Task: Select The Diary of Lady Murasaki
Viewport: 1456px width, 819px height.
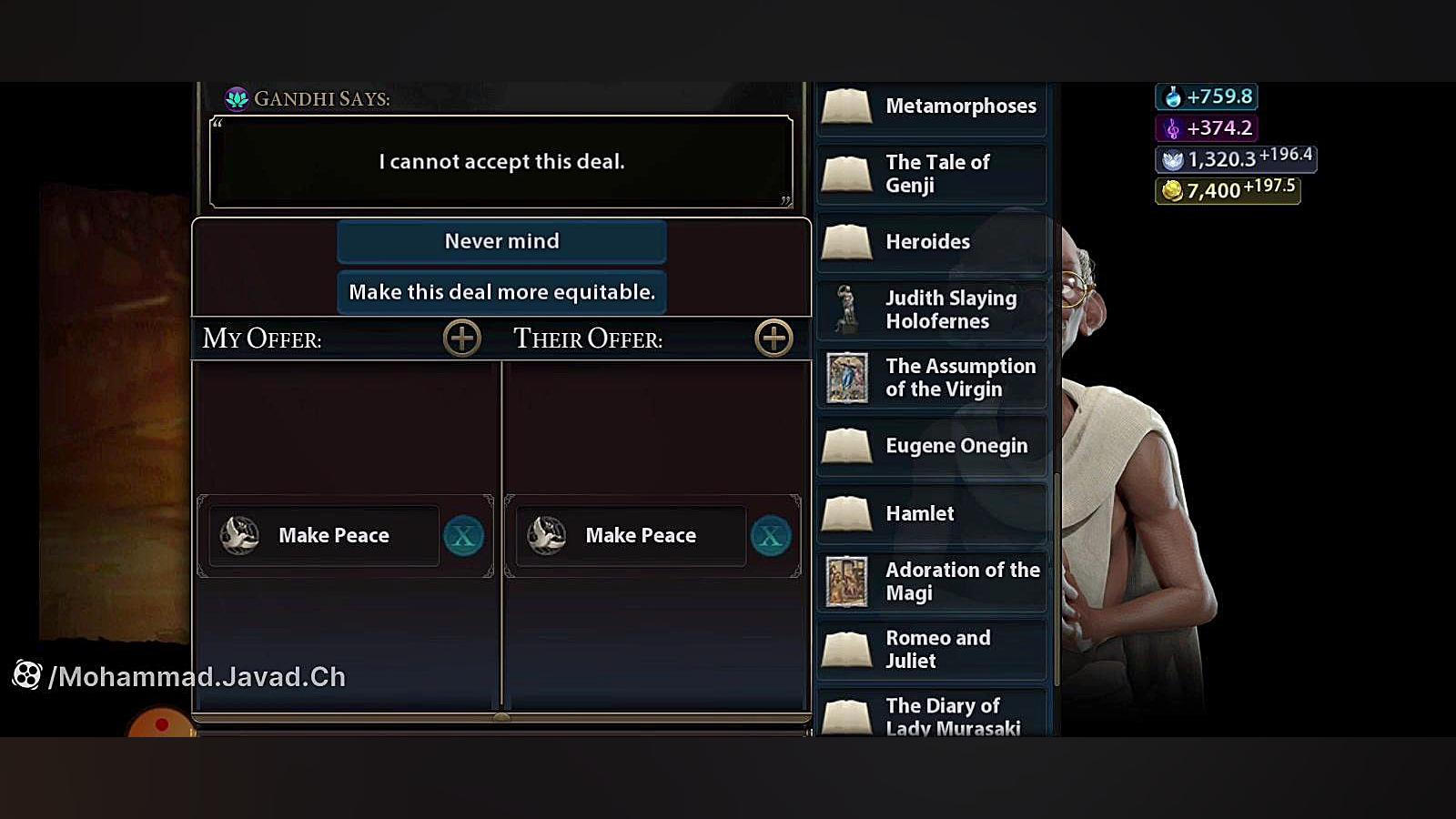Action: tap(932, 716)
